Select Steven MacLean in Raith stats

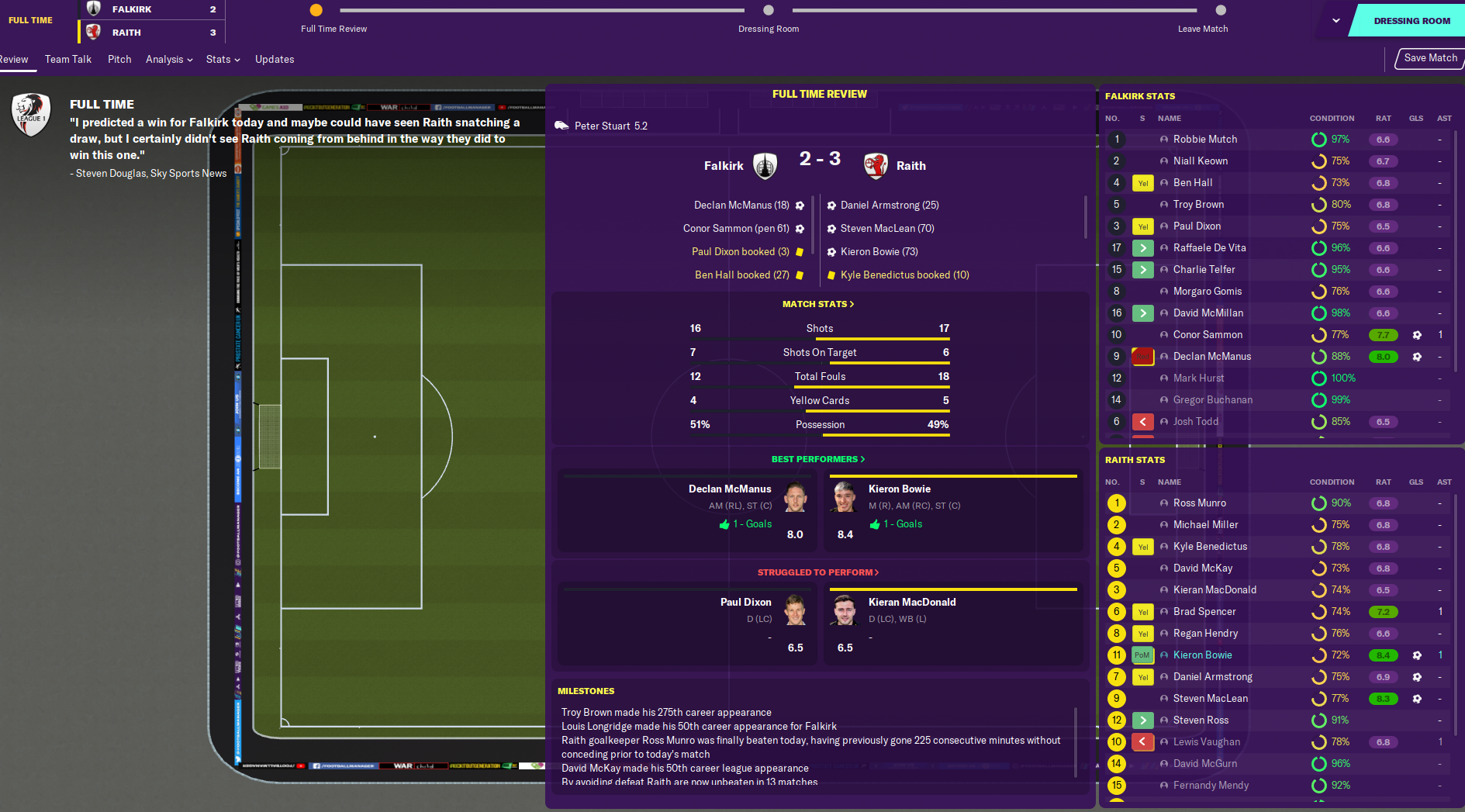(1210, 699)
